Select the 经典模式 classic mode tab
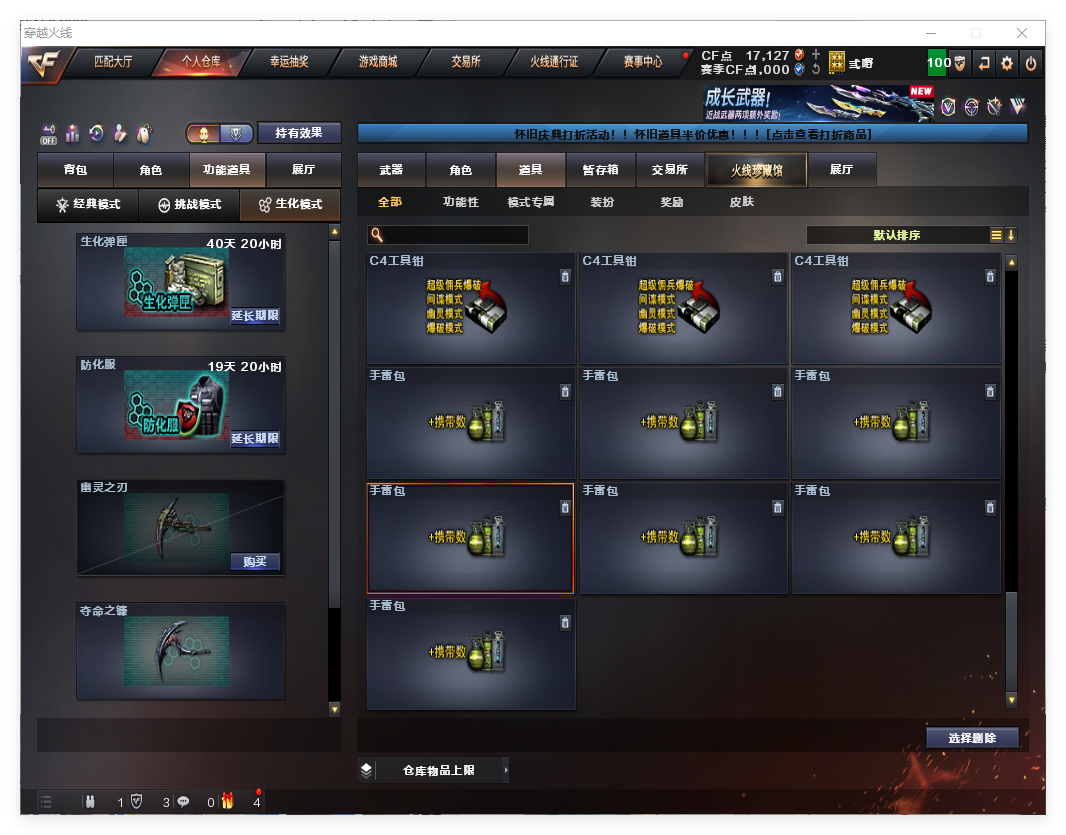The image size is (1066, 835). [88, 204]
